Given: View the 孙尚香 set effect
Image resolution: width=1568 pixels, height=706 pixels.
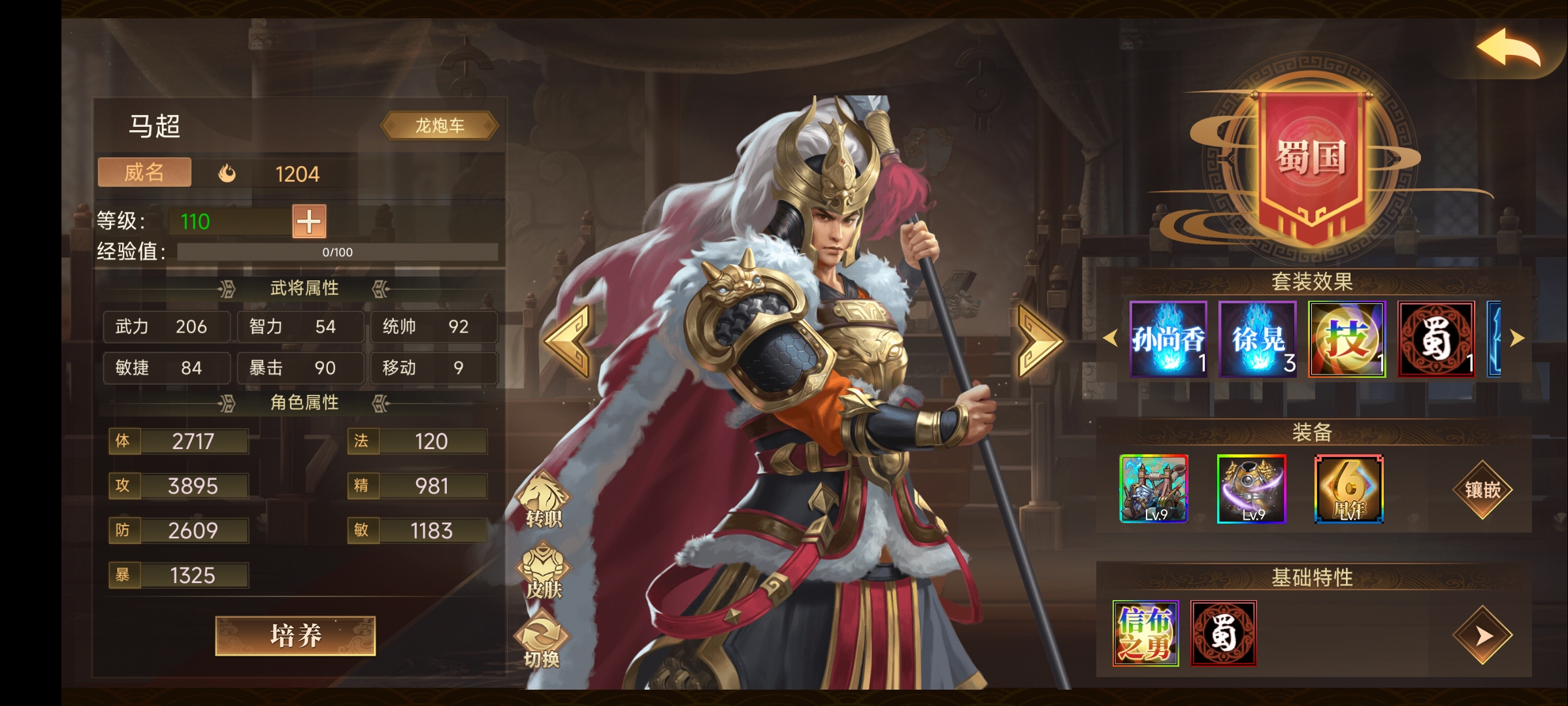Looking at the screenshot, I should click(x=1168, y=339).
